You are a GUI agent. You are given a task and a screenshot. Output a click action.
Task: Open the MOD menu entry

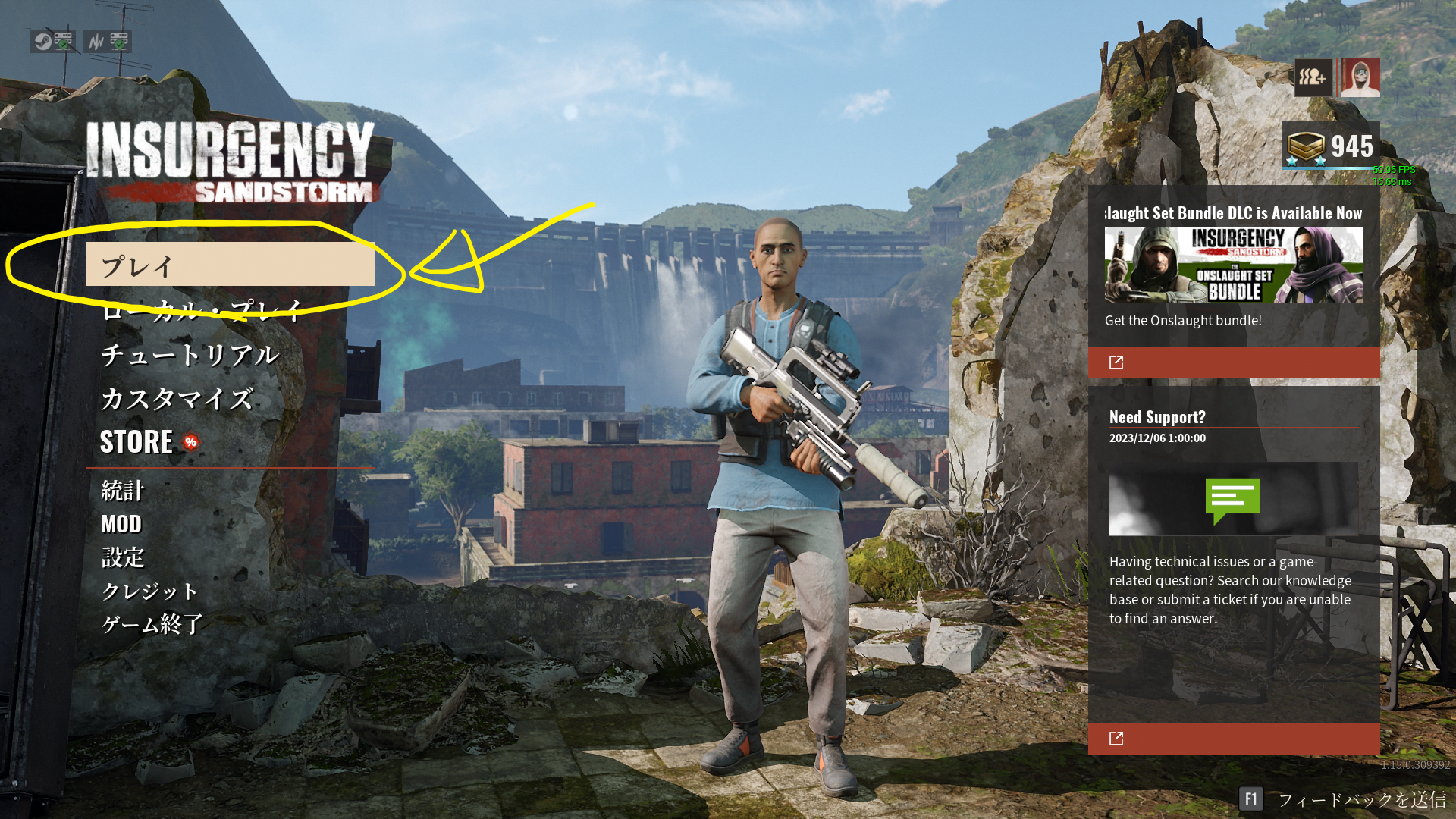121,524
